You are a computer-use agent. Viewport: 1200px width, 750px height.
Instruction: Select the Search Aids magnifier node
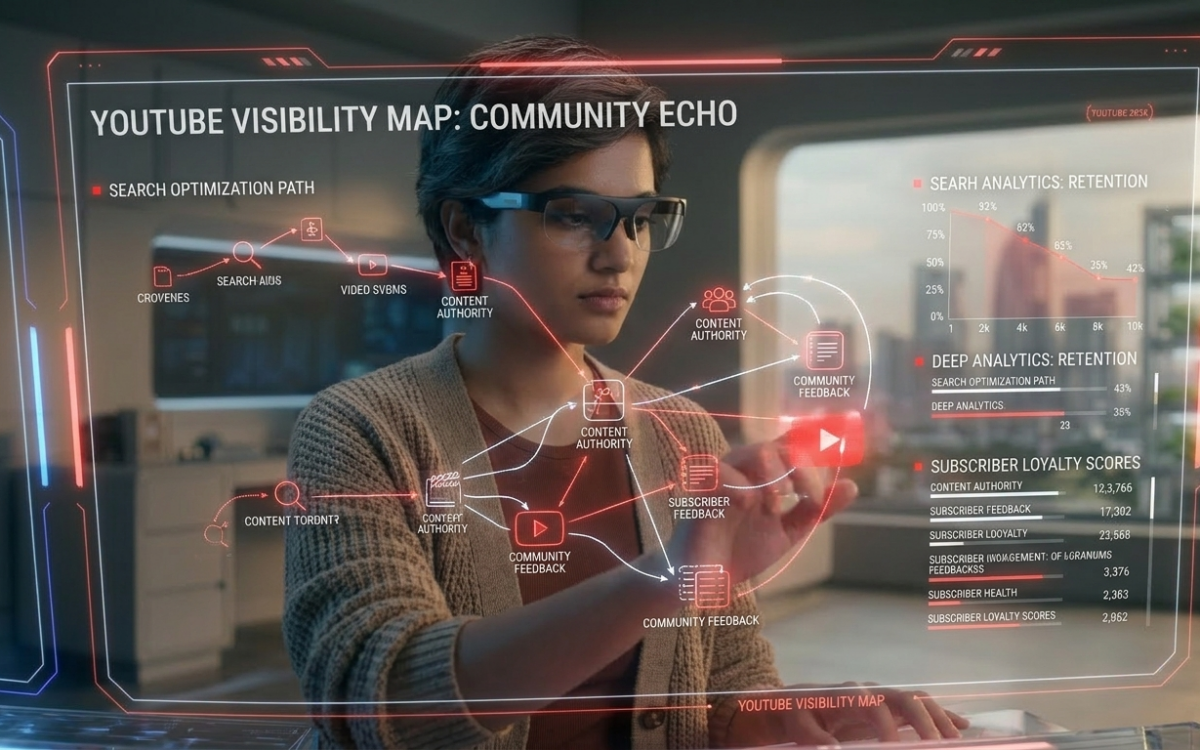click(244, 253)
